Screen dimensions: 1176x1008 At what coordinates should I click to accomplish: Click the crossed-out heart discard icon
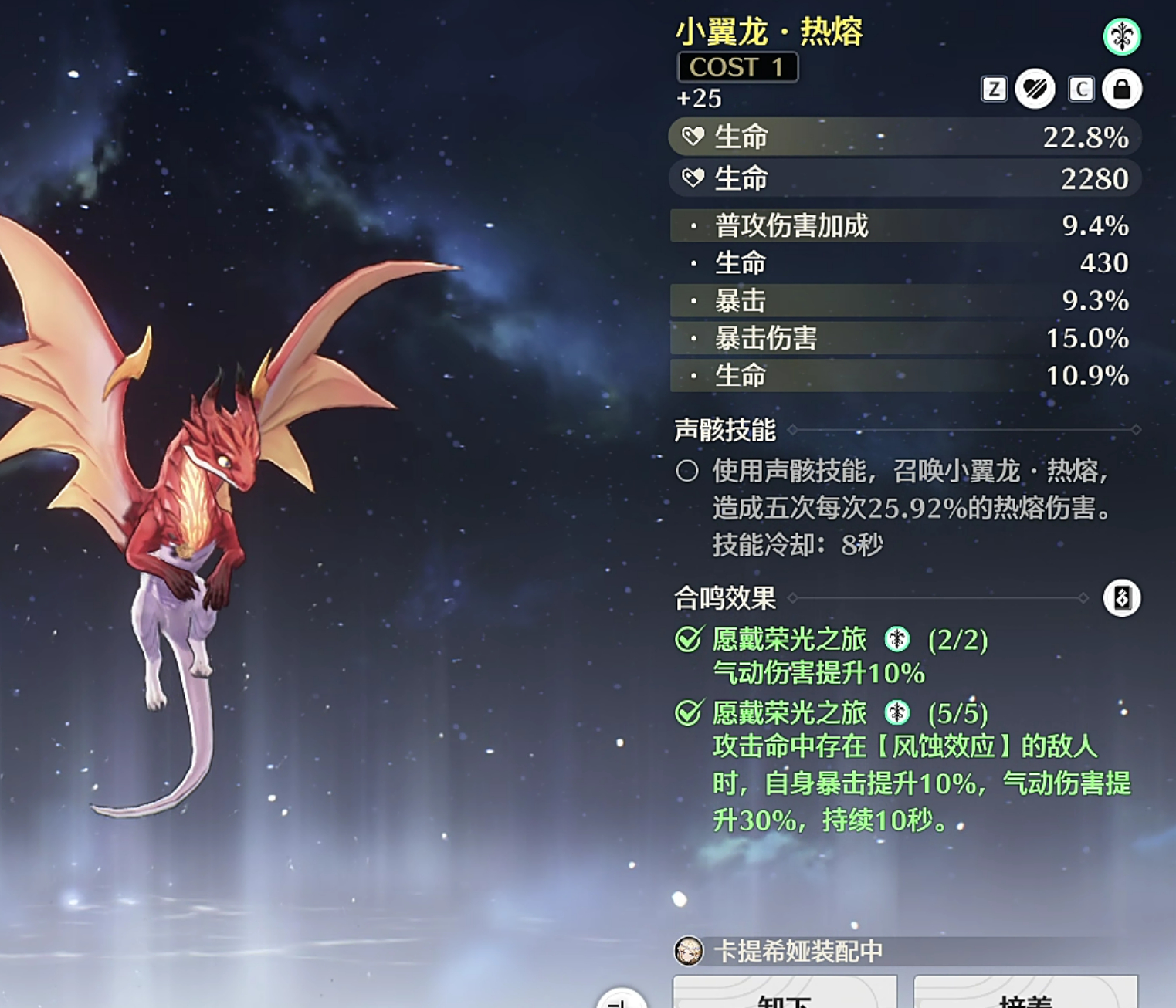pos(1035,90)
